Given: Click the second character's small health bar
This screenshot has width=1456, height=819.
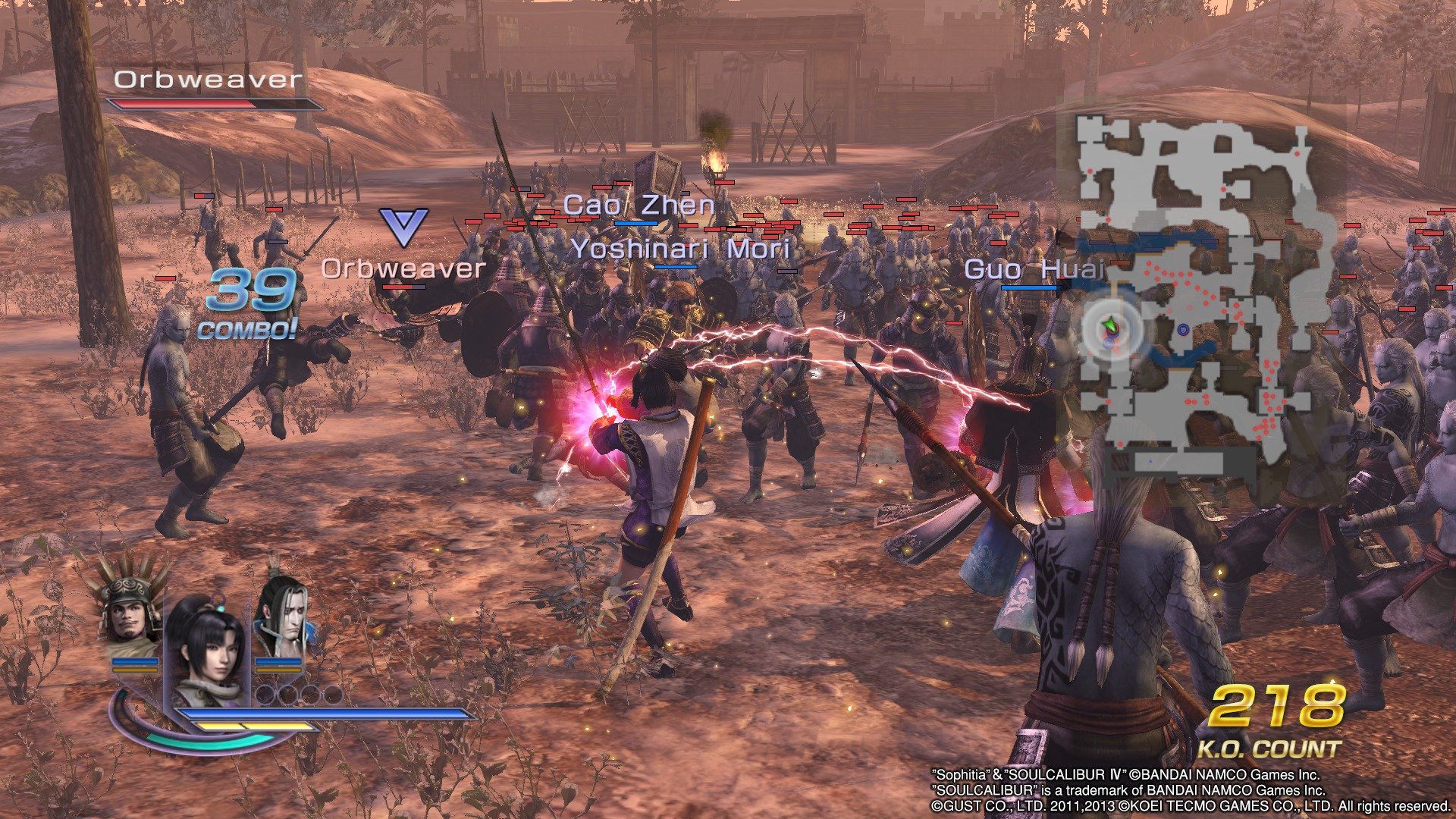Looking at the screenshot, I should coord(136,661).
